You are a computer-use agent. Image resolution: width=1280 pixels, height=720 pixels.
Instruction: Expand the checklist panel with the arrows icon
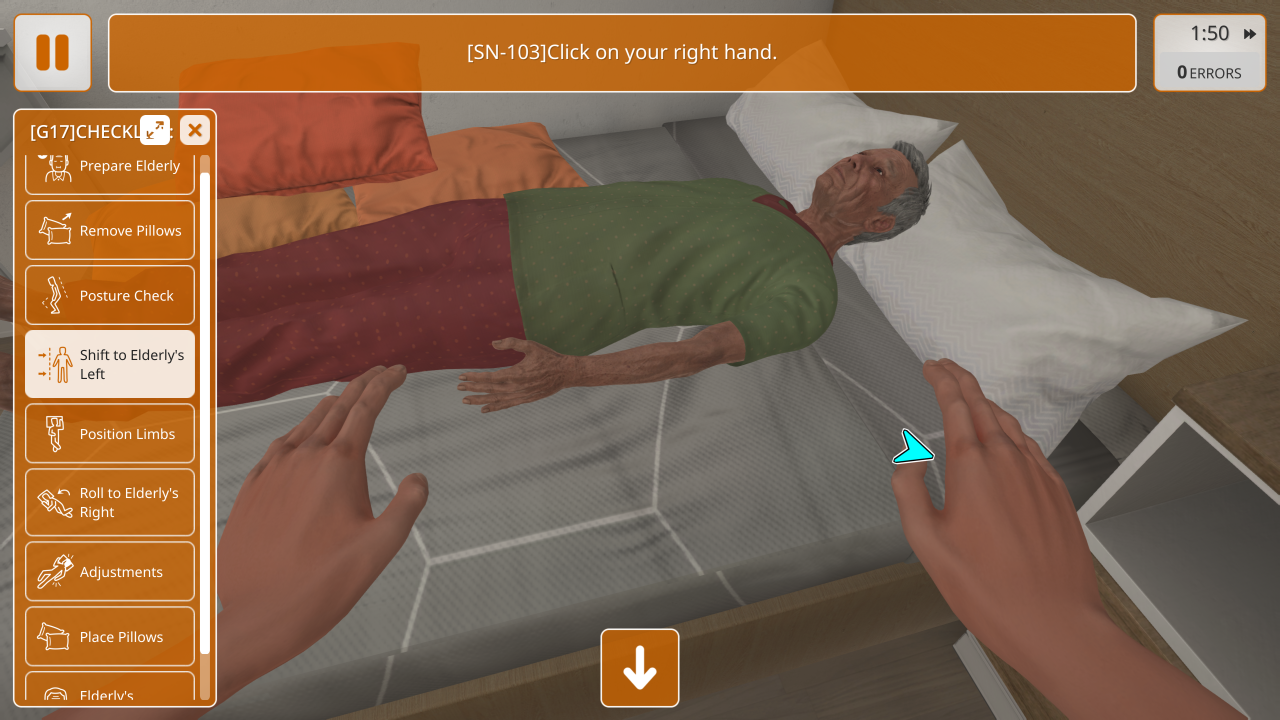tap(155, 130)
